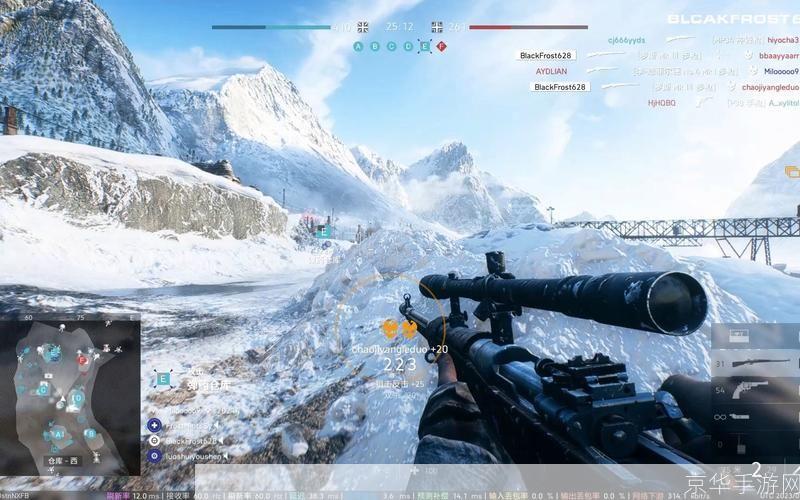800x500 pixels.
Task: Click objective B marker on the minimap
Action: point(90,433)
